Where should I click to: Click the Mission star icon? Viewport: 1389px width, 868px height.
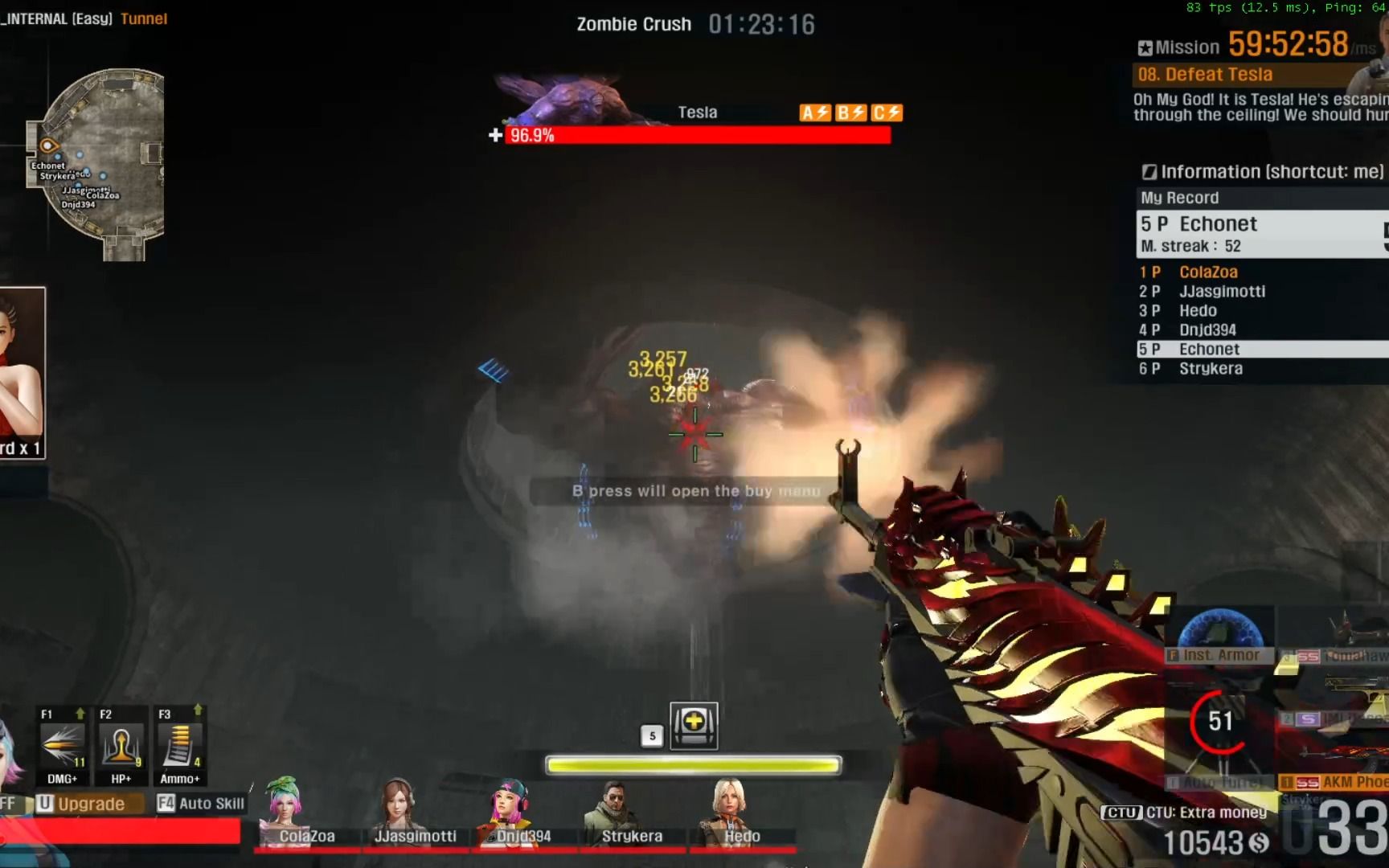click(x=1145, y=46)
